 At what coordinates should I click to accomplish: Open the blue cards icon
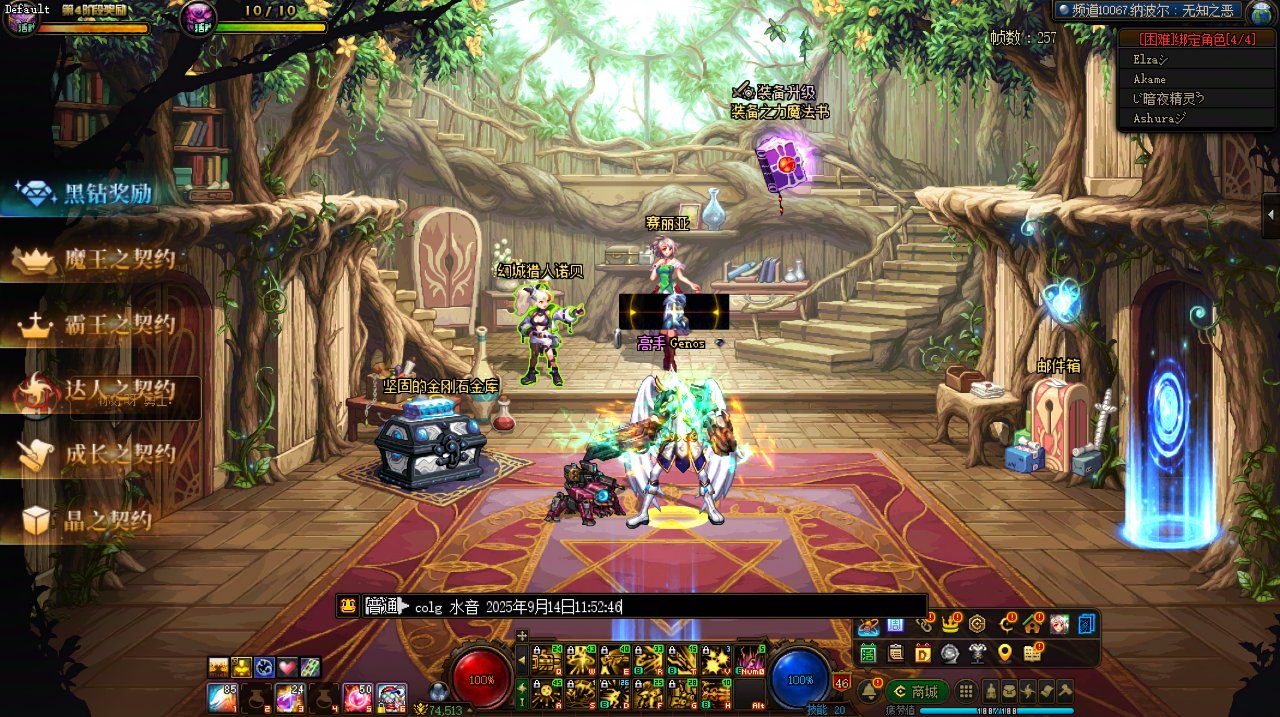pyautogui.click(x=1087, y=625)
